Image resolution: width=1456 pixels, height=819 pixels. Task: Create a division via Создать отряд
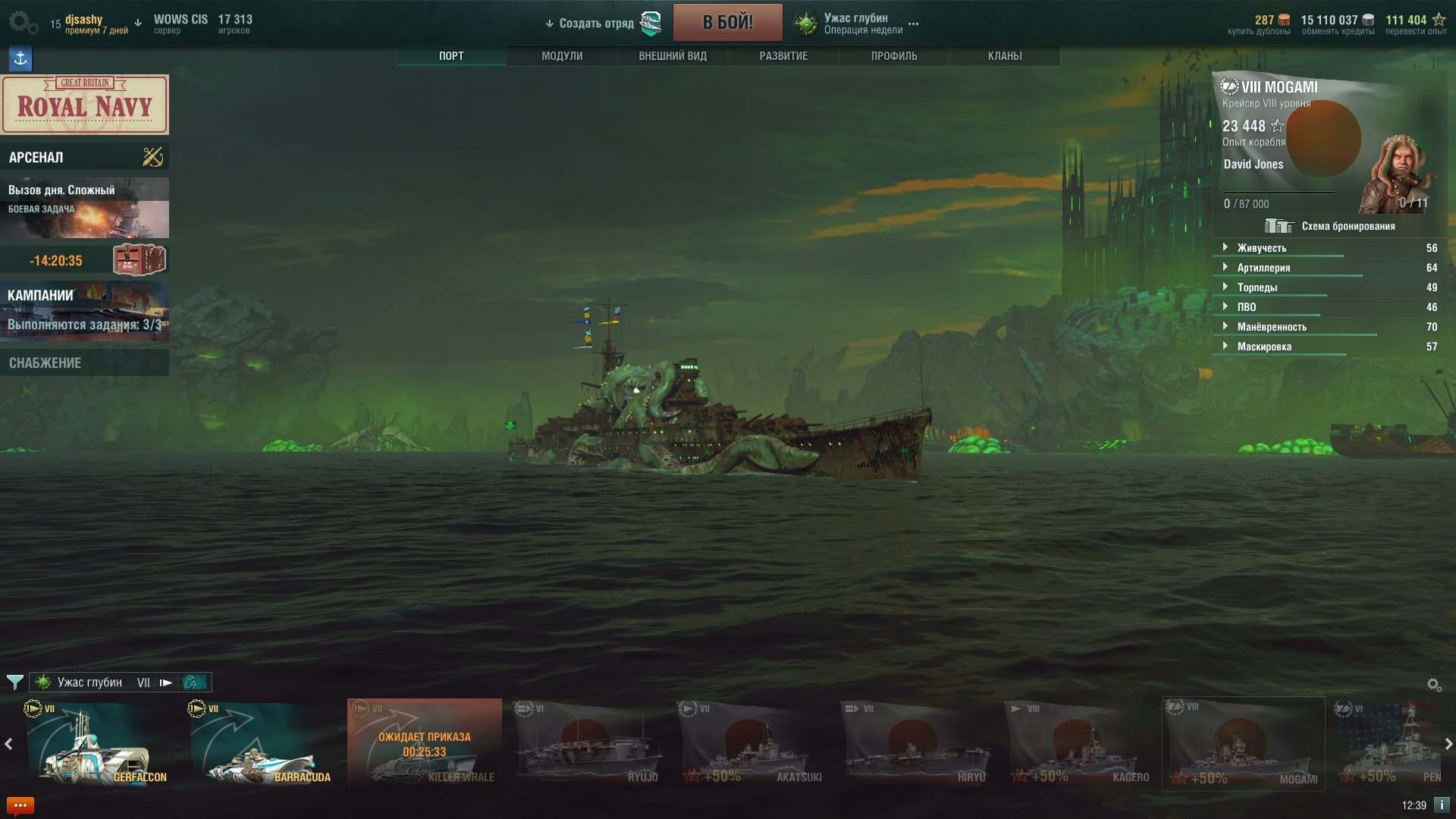point(596,24)
